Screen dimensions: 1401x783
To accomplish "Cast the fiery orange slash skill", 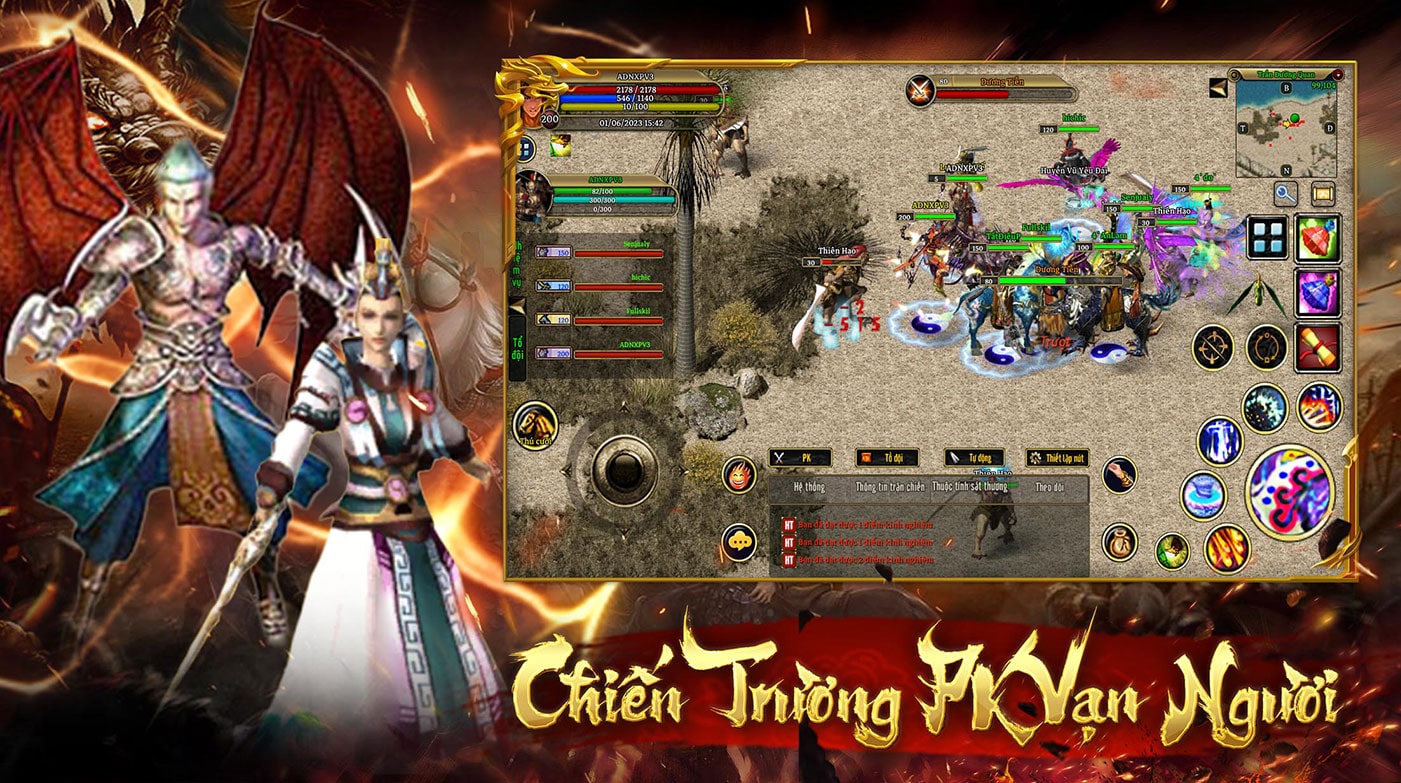I will [1226, 548].
